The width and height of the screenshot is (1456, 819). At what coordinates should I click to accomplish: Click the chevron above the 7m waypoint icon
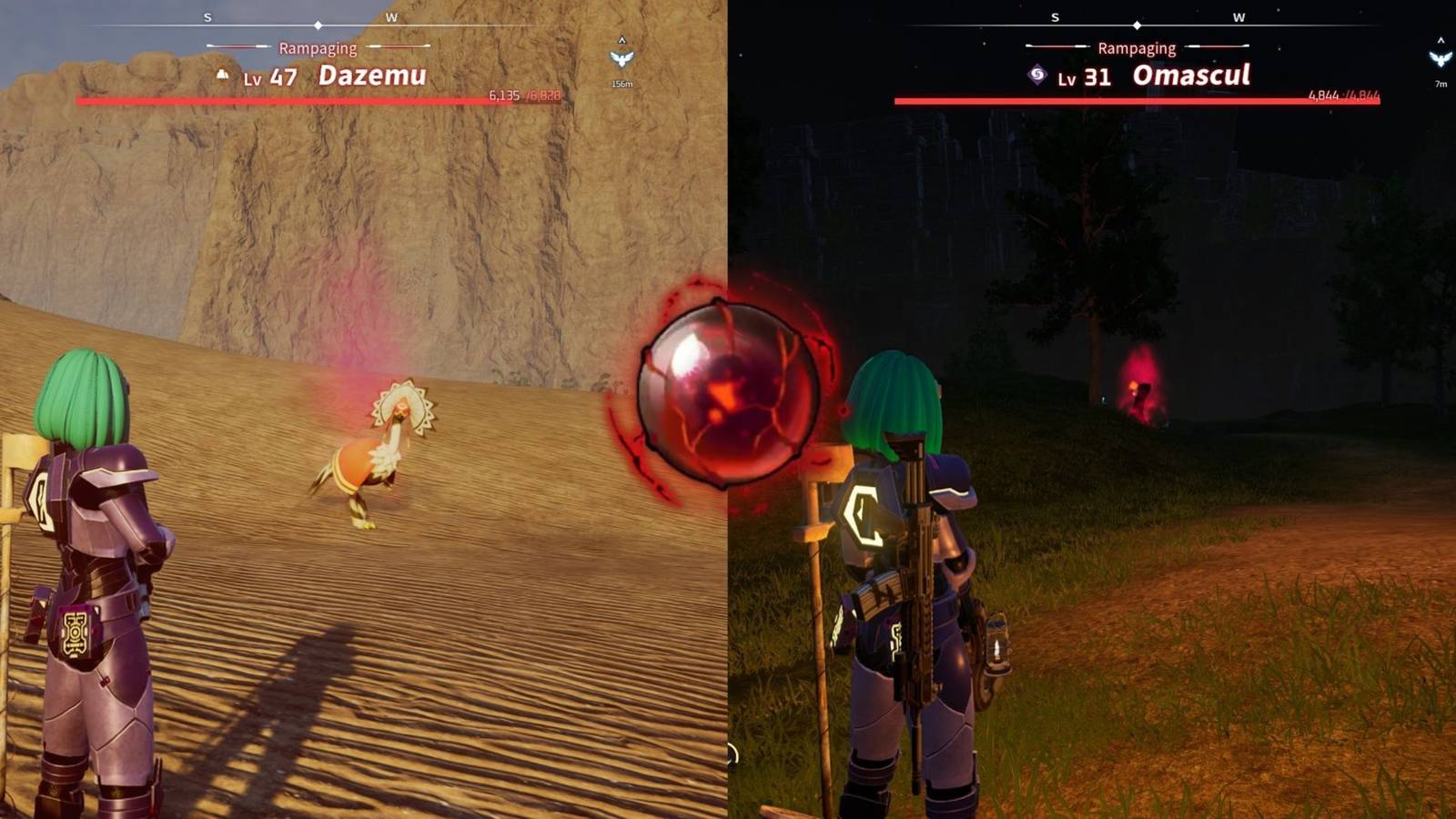(x=1441, y=40)
